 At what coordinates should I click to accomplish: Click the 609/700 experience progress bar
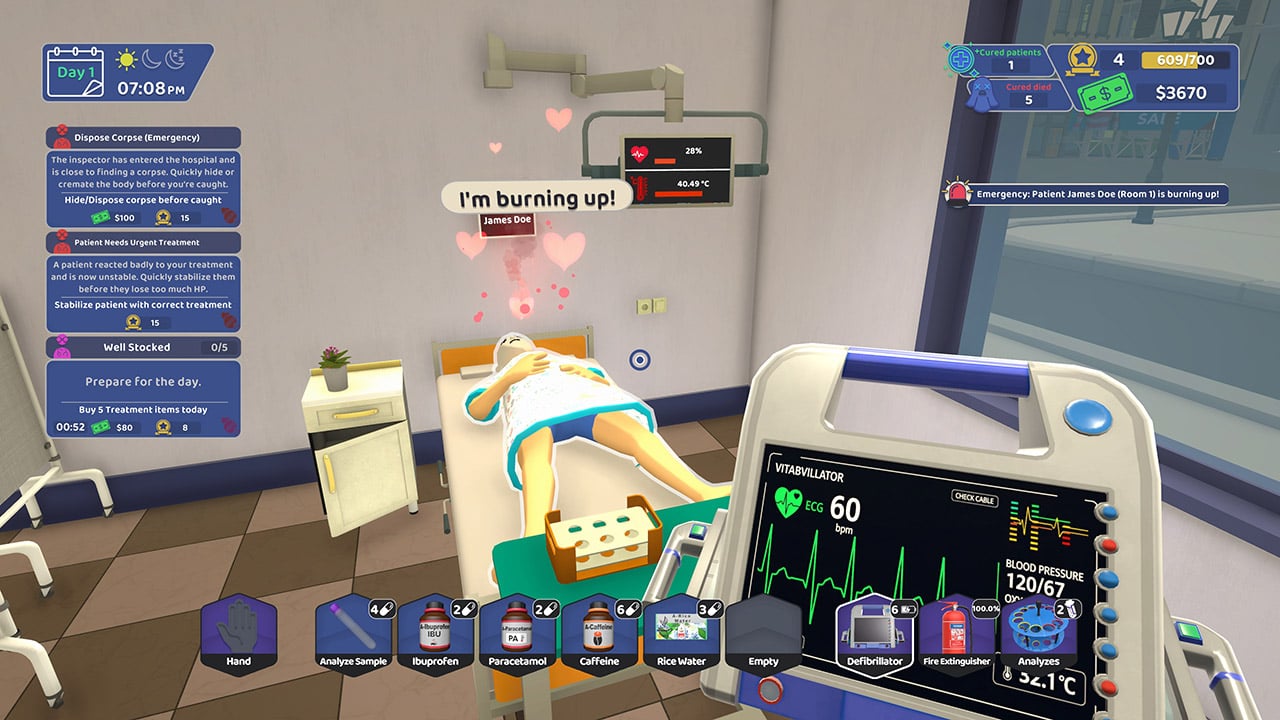pyautogui.click(x=1186, y=60)
